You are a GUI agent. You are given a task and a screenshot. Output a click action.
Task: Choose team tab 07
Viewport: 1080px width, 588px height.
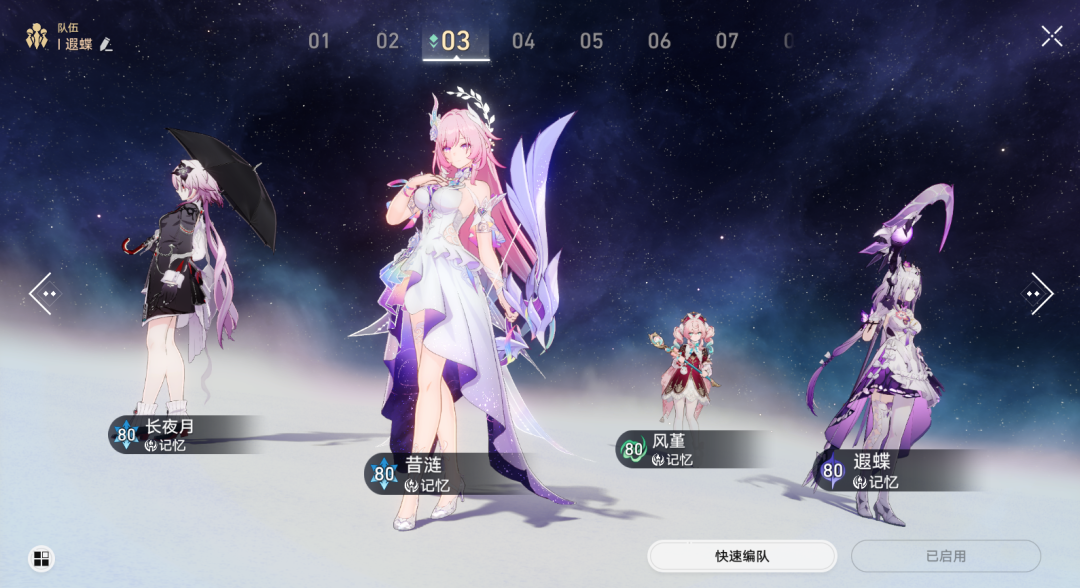[x=727, y=41]
